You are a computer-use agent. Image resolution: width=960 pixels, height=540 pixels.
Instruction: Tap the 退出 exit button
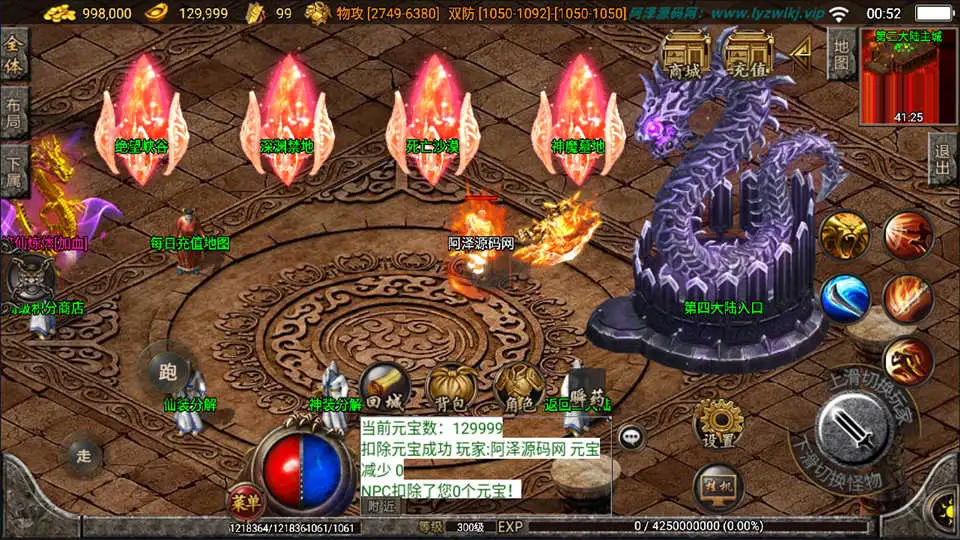(x=942, y=158)
